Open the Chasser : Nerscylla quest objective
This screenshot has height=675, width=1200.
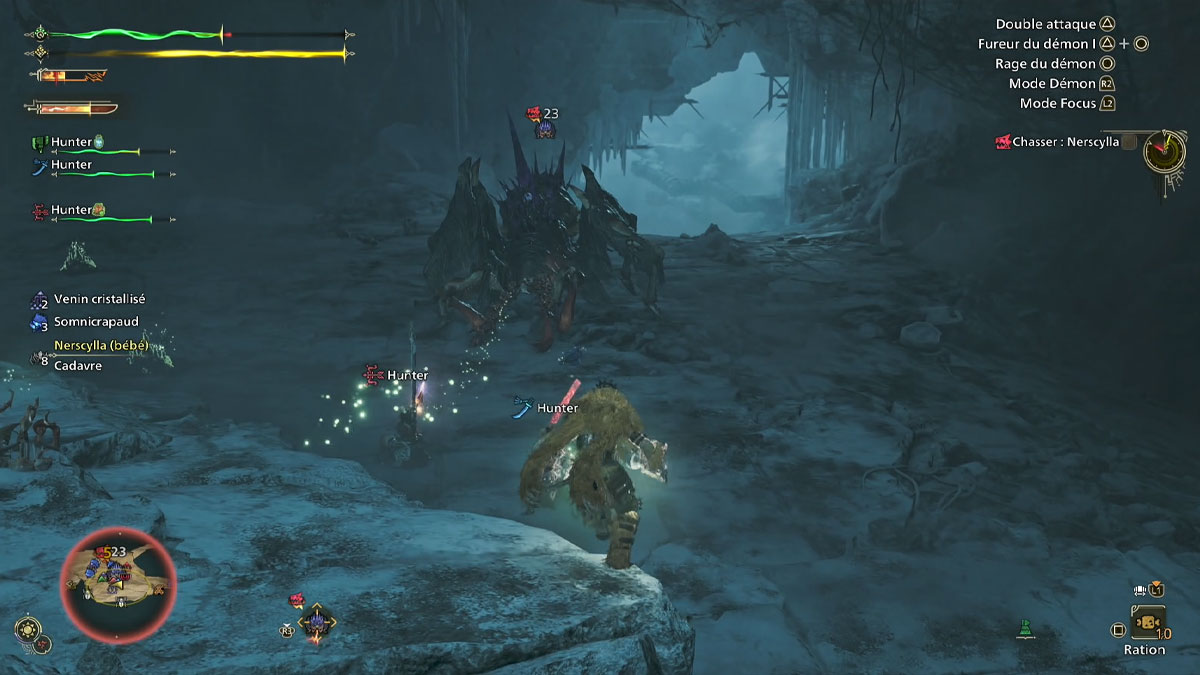click(x=1065, y=143)
